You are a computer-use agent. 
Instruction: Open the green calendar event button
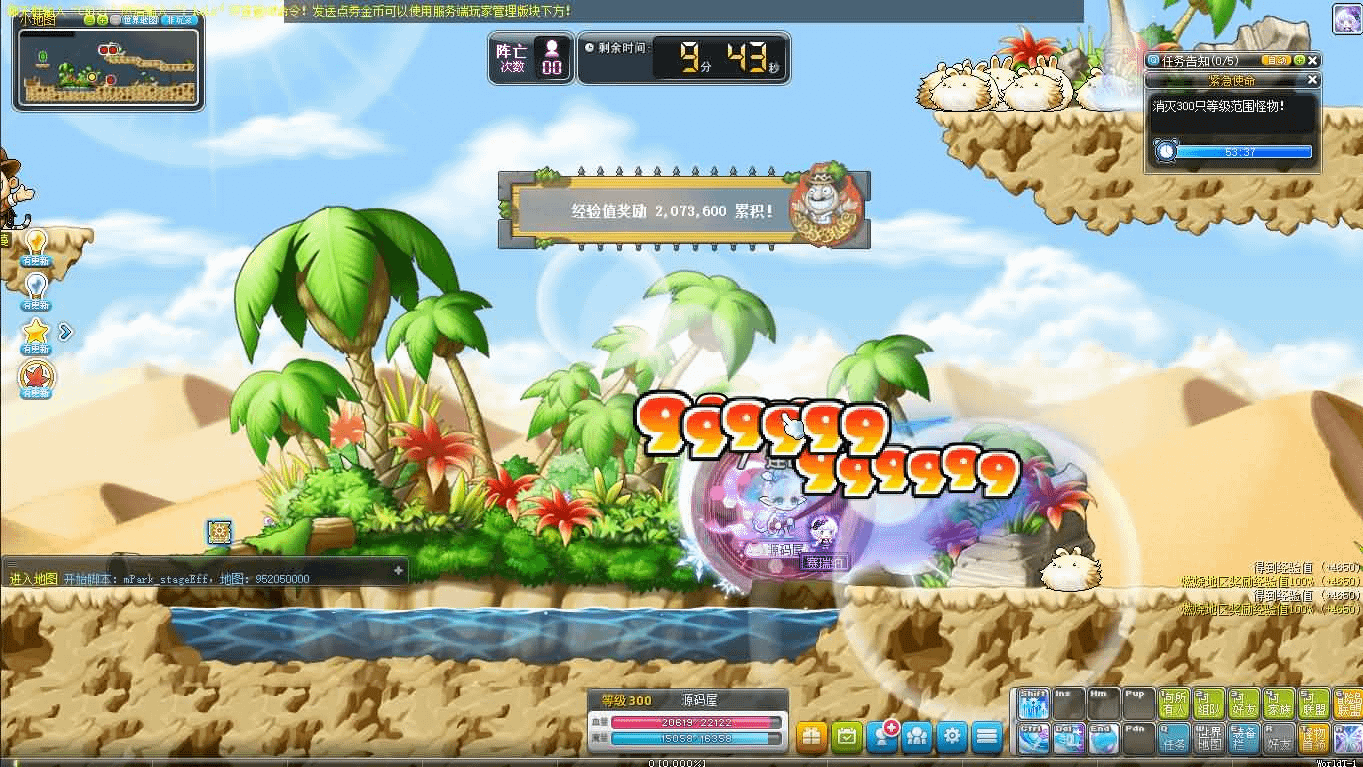click(847, 737)
